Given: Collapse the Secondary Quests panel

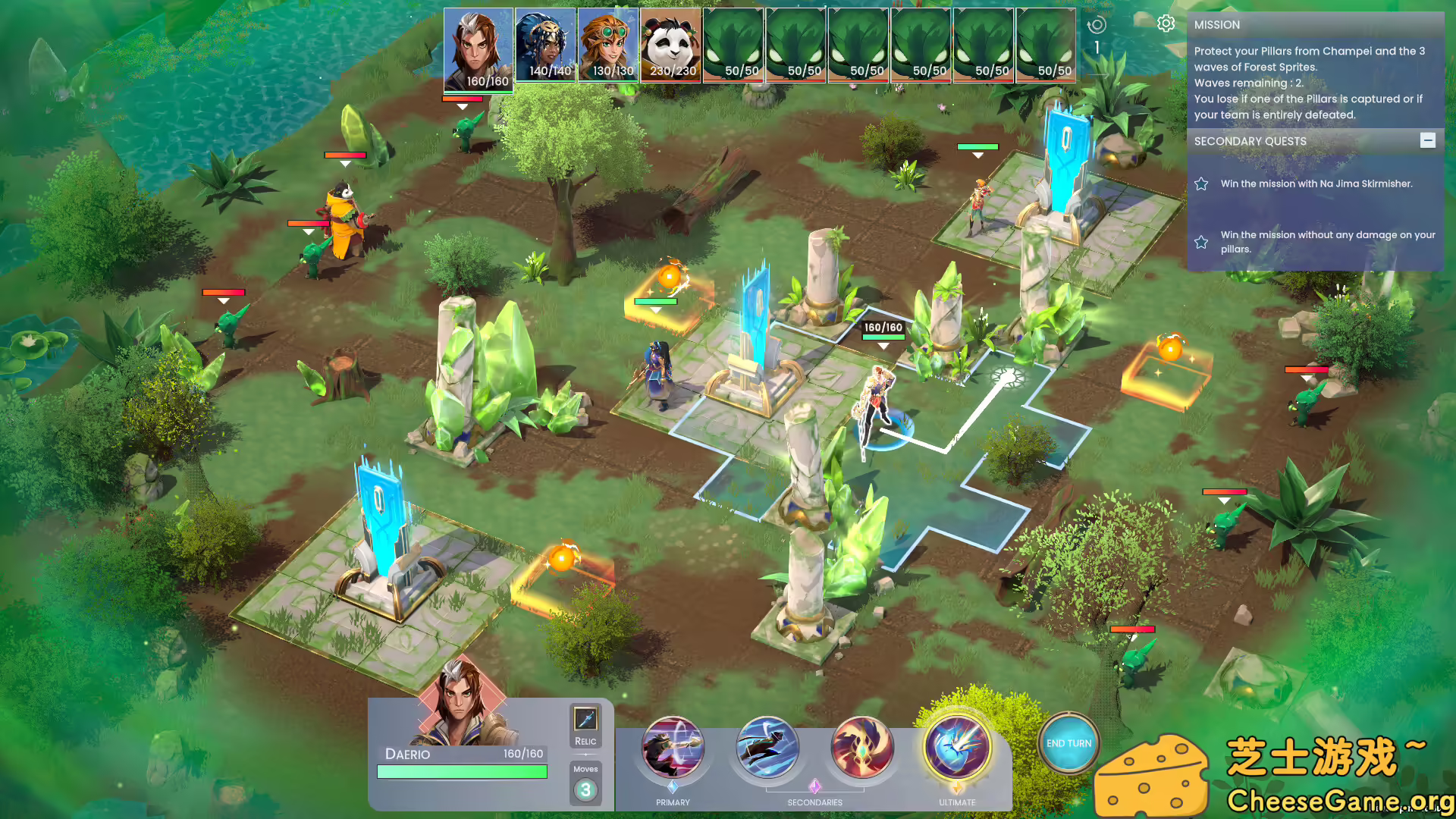Looking at the screenshot, I should 1429,140.
